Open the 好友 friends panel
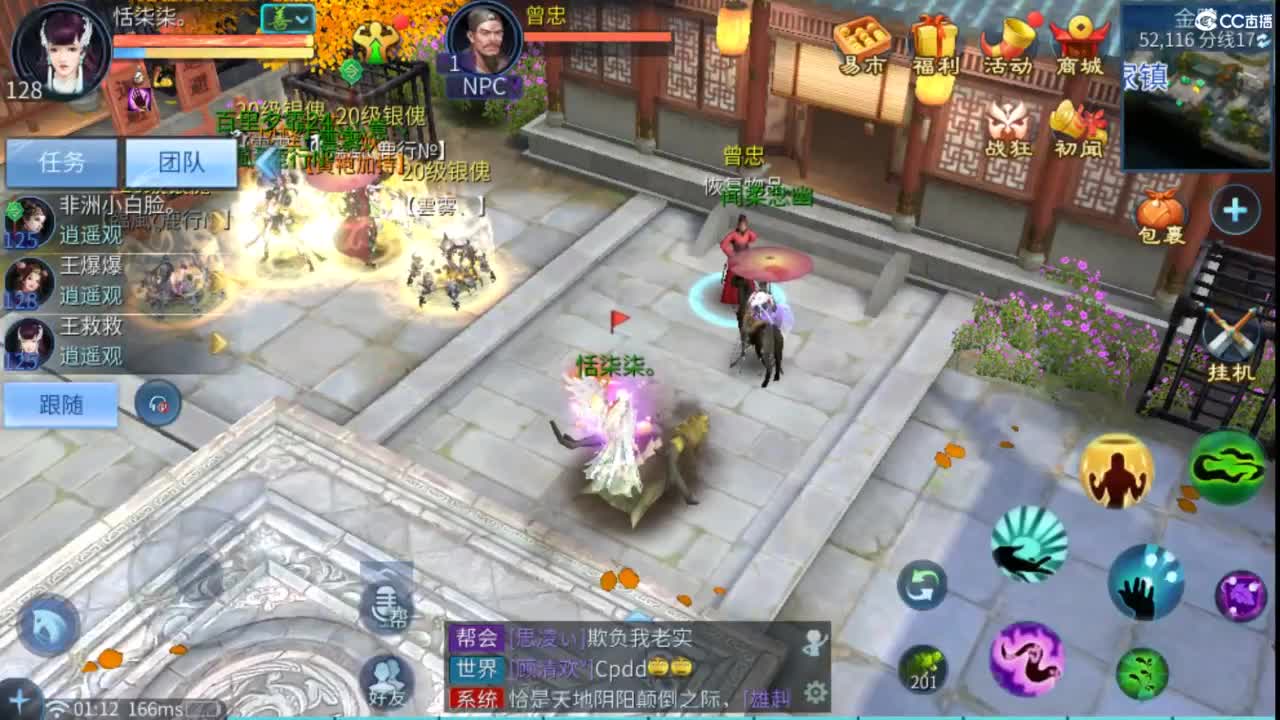Screen dimensions: 1280x720 (385, 681)
